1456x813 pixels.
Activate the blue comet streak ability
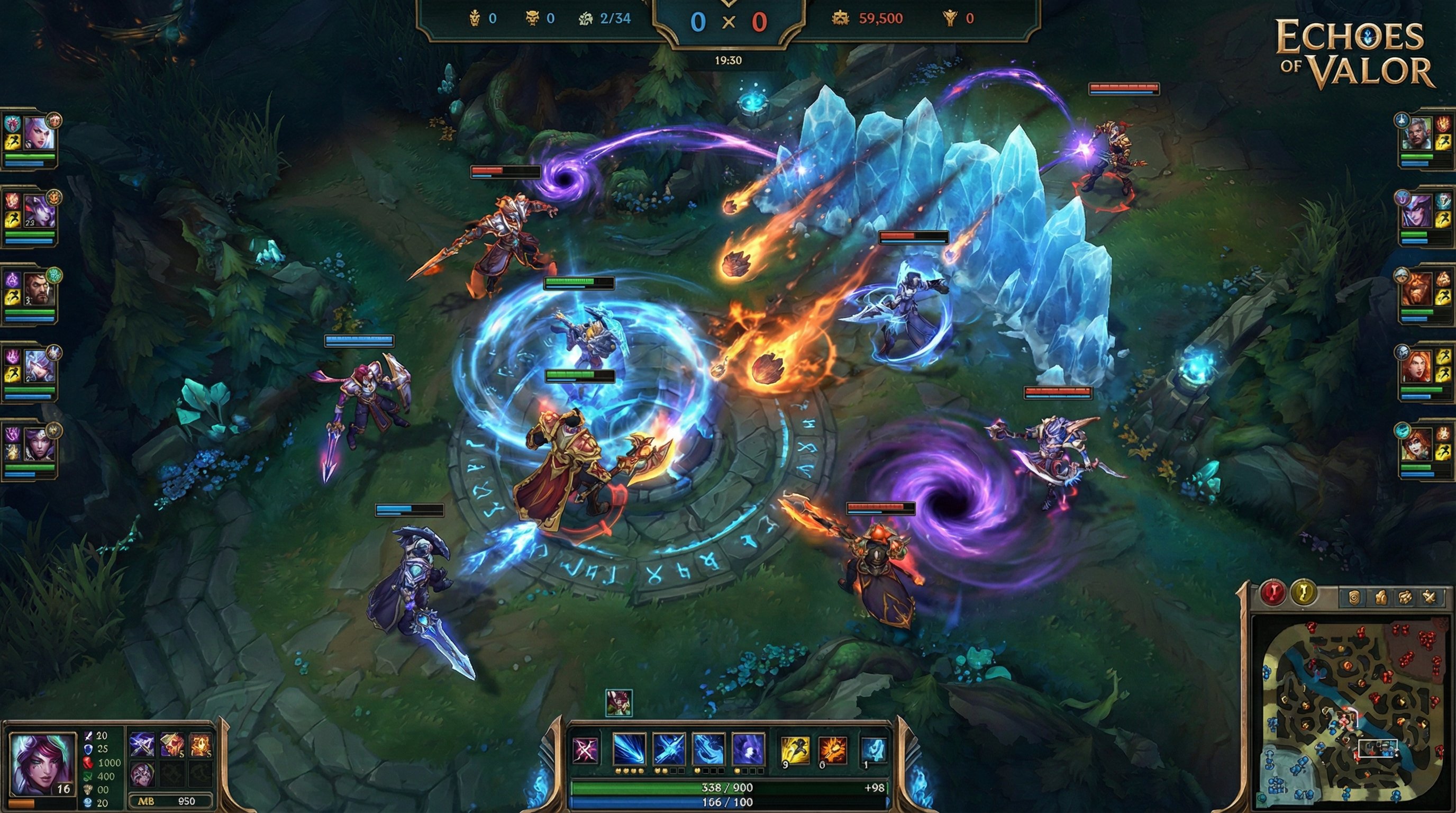pos(629,749)
